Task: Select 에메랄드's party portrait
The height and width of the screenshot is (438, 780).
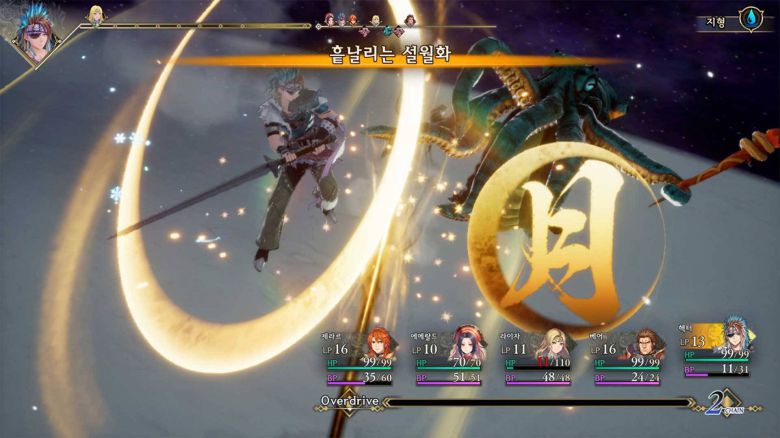Action: [x=469, y=343]
